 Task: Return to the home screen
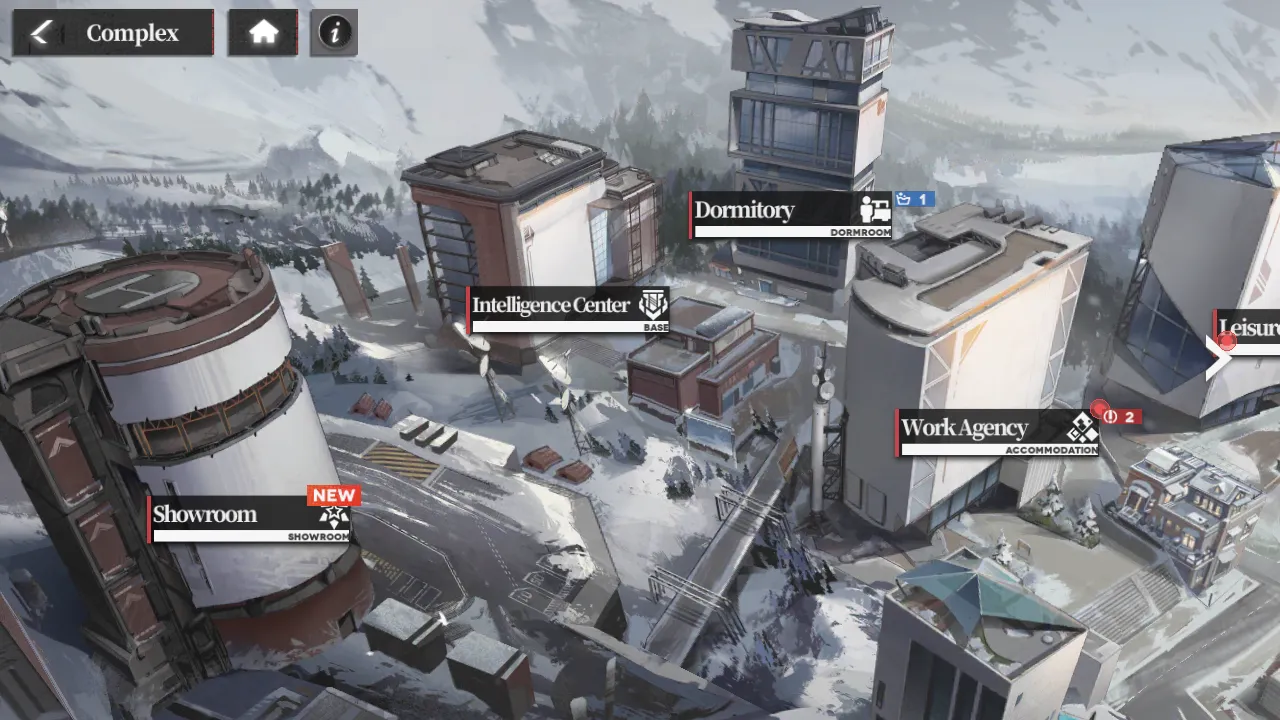[263, 33]
